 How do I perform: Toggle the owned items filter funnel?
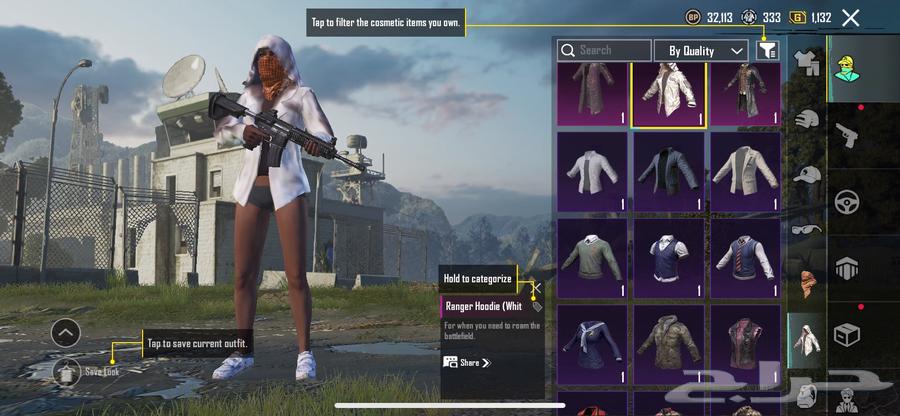click(x=767, y=49)
